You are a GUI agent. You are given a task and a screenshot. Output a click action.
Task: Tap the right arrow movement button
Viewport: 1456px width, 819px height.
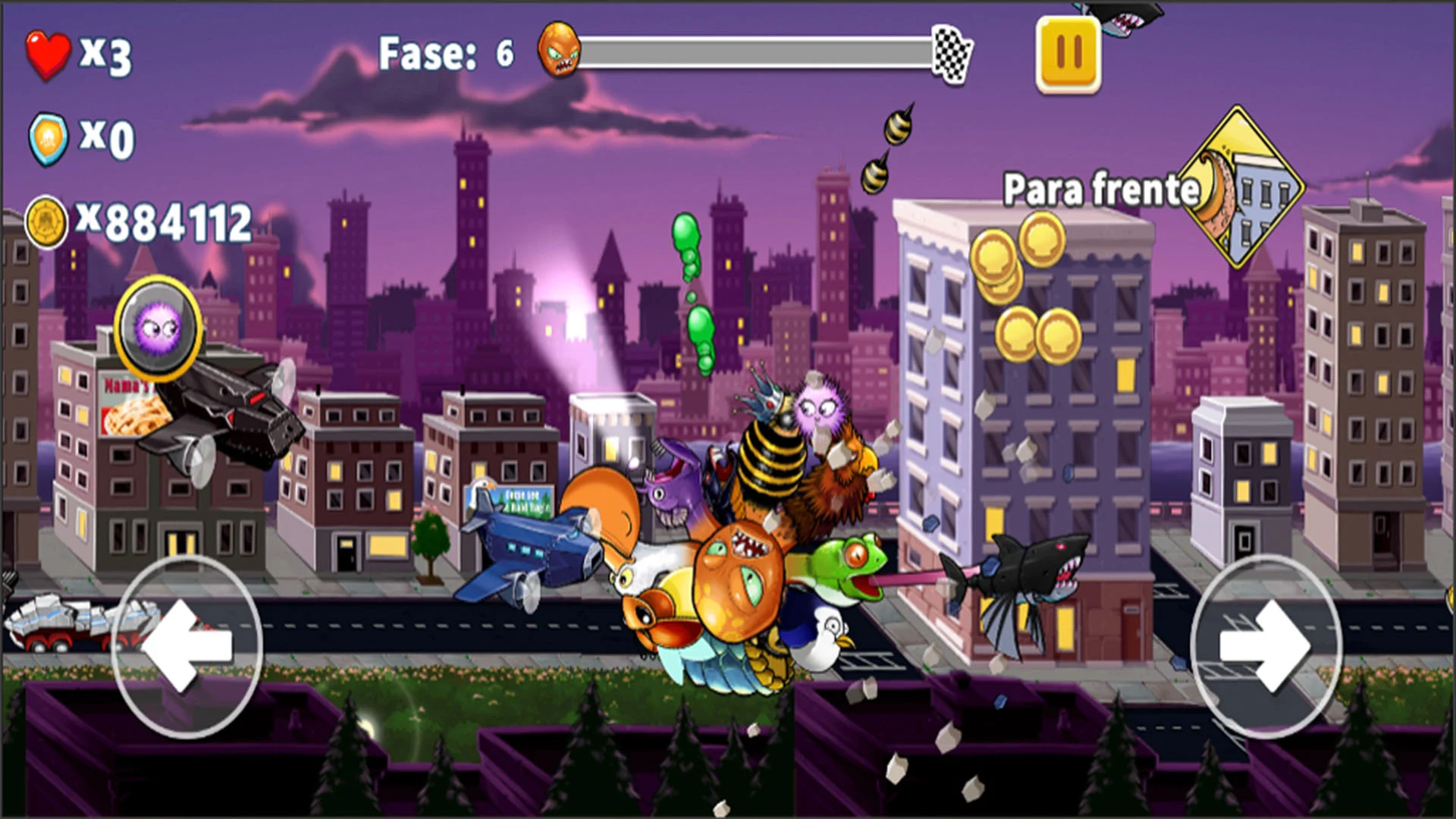[1265, 646]
